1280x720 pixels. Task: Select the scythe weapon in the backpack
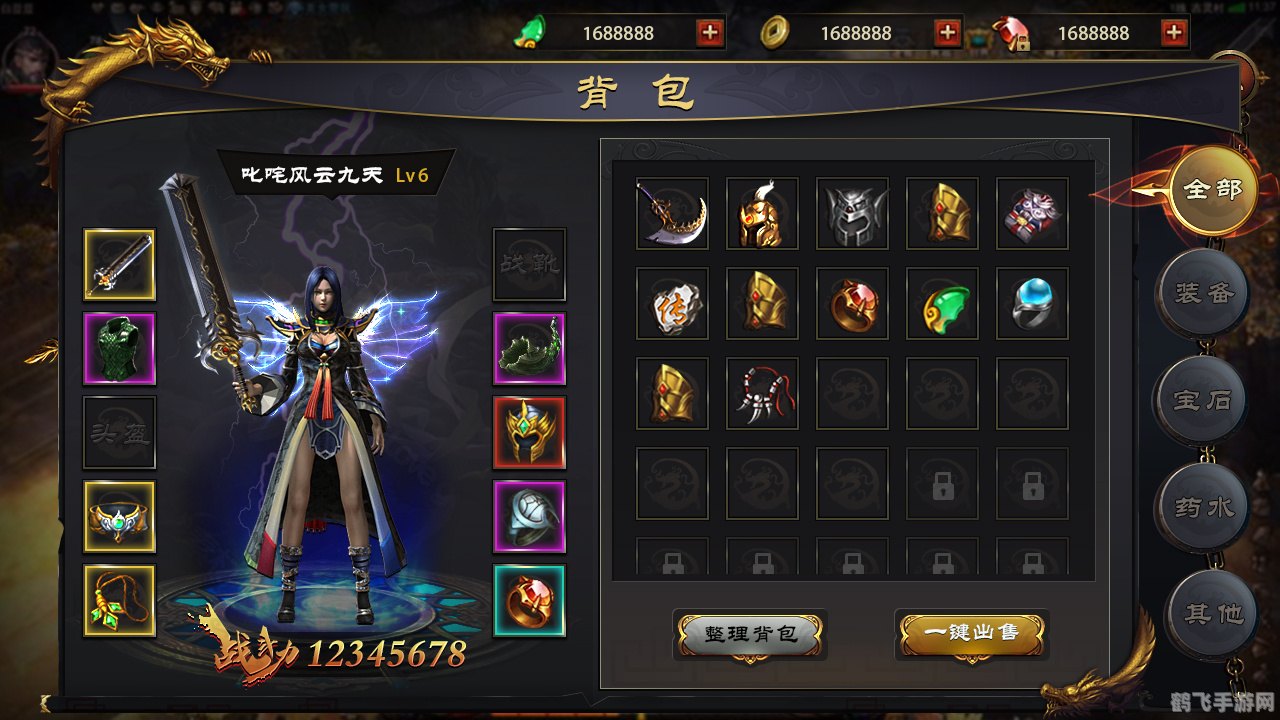point(672,213)
